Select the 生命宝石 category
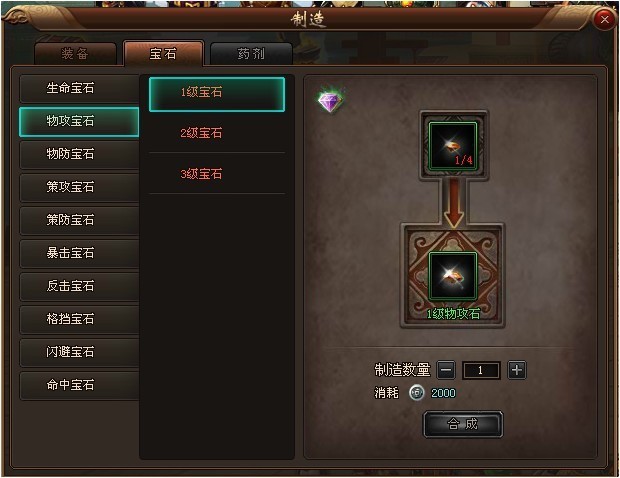The image size is (620, 478). (x=79, y=88)
